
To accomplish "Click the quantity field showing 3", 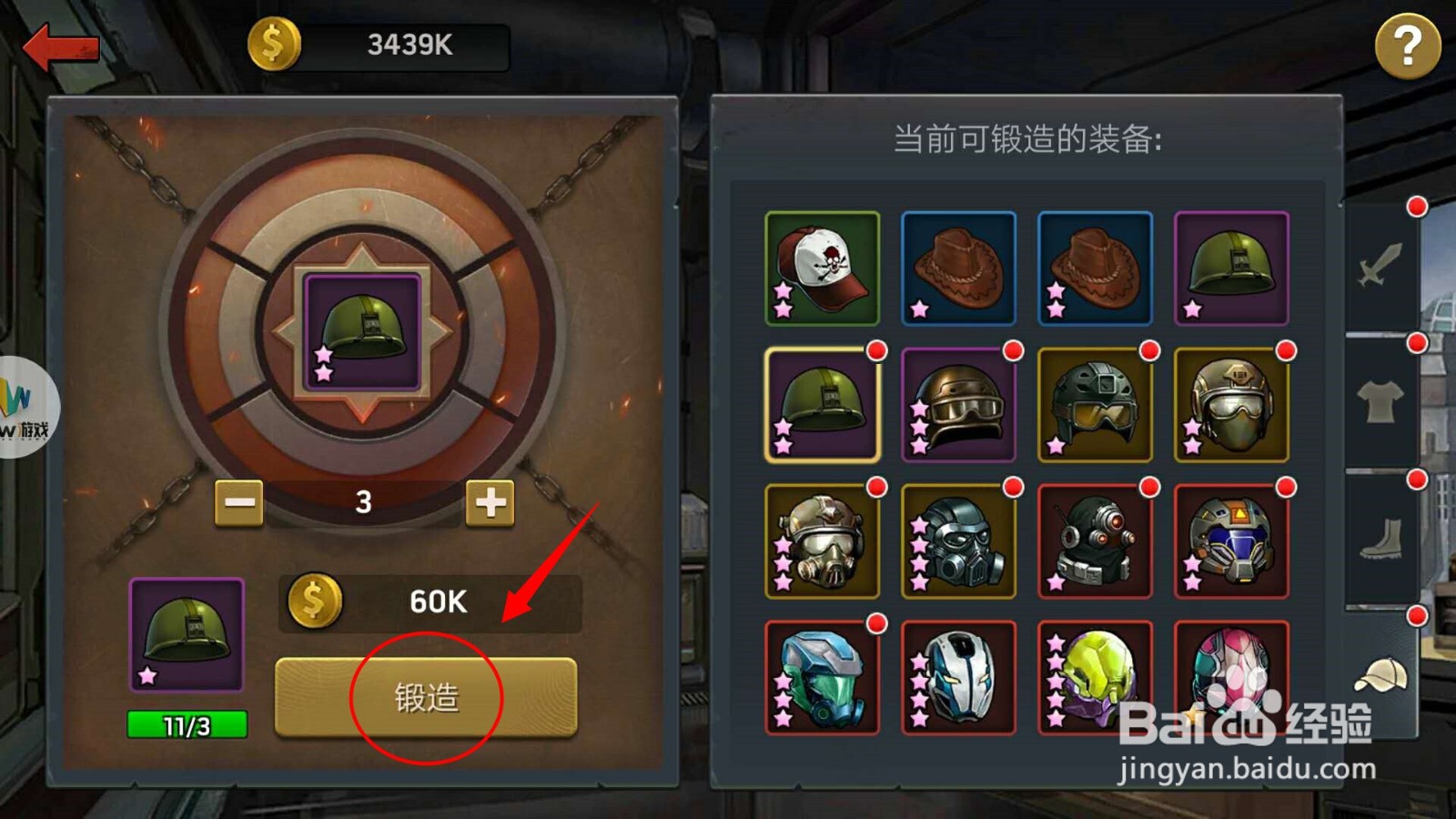I will [x=364, y=500].
